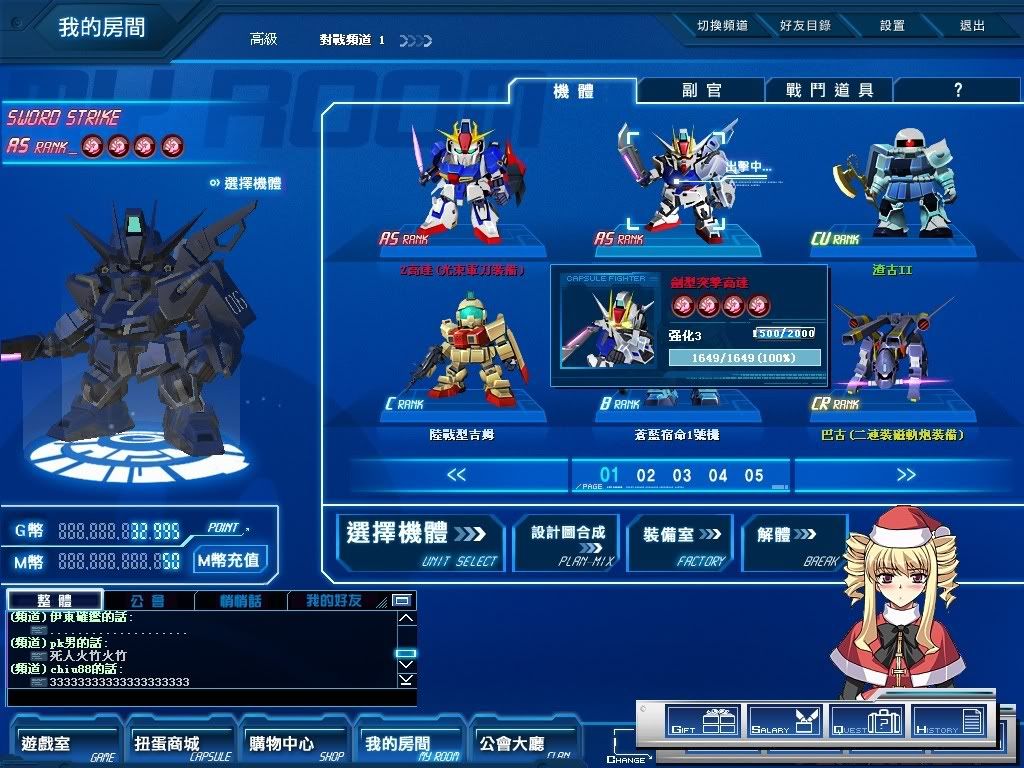Open the 好友目錄 friends list
1024x768 pixels.
(x=805, y=26)
